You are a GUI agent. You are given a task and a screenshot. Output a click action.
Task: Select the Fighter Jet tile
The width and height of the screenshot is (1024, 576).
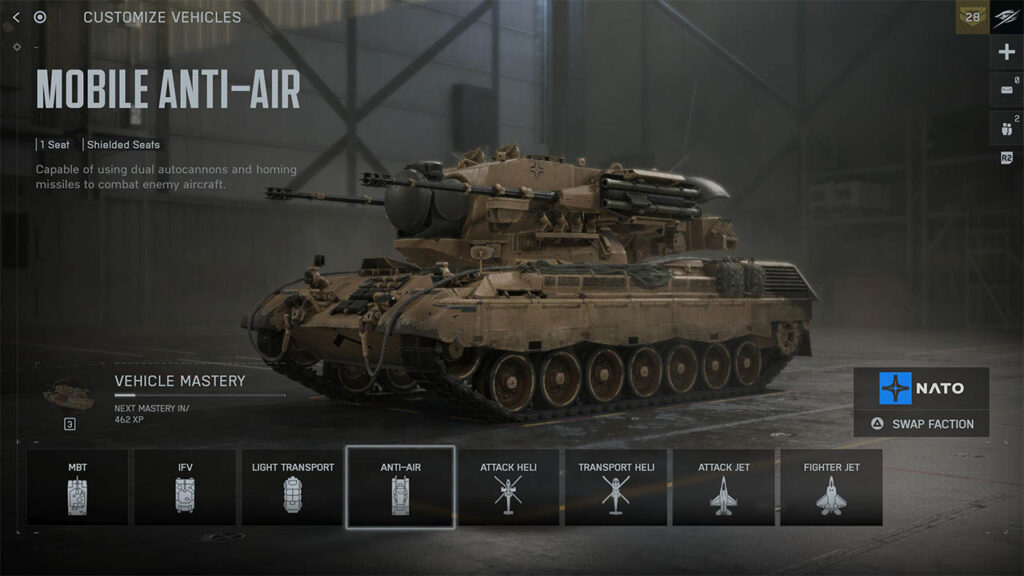pos(831,487)
